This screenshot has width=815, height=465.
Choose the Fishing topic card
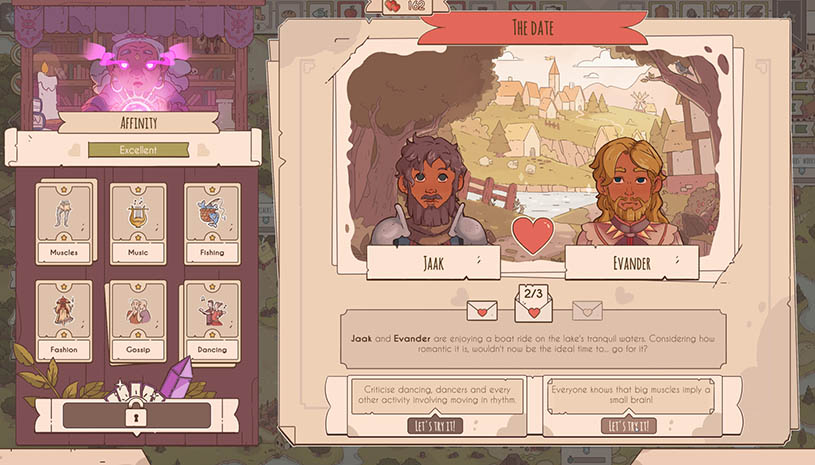[x=212, y=223]
